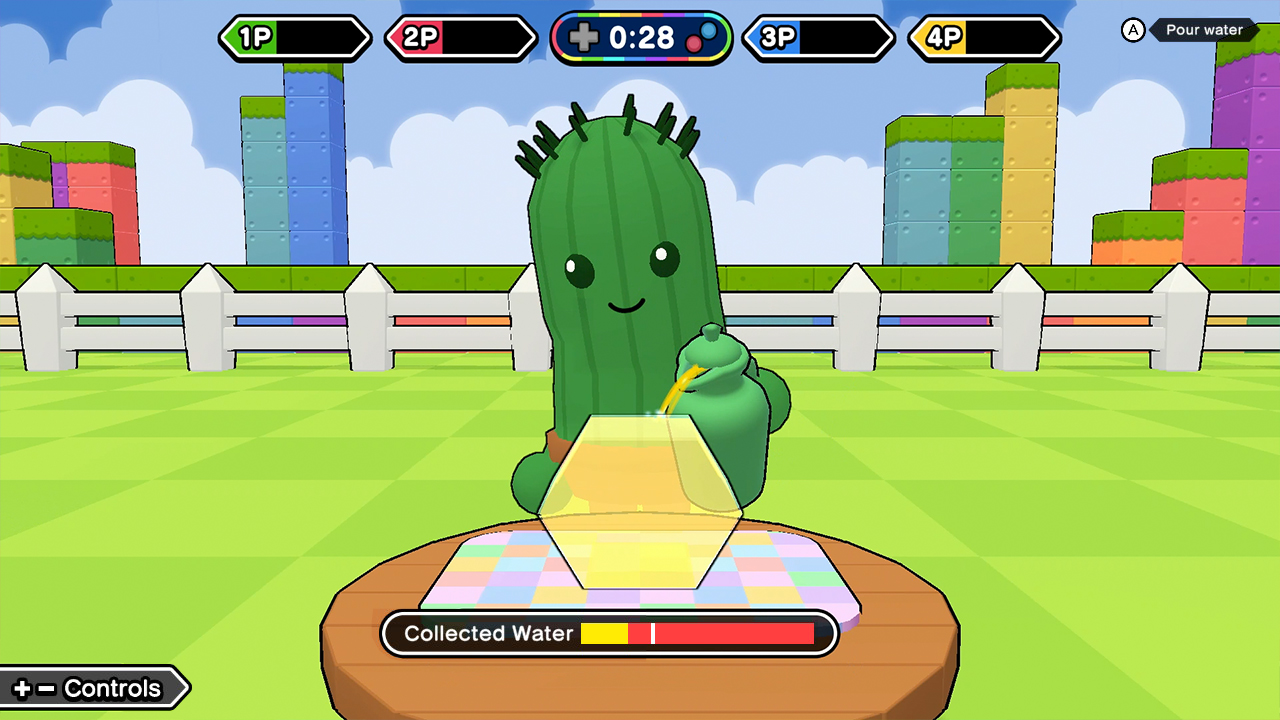Click the A button prompt icon
1280x720 pixels.
coord(1131,31)
